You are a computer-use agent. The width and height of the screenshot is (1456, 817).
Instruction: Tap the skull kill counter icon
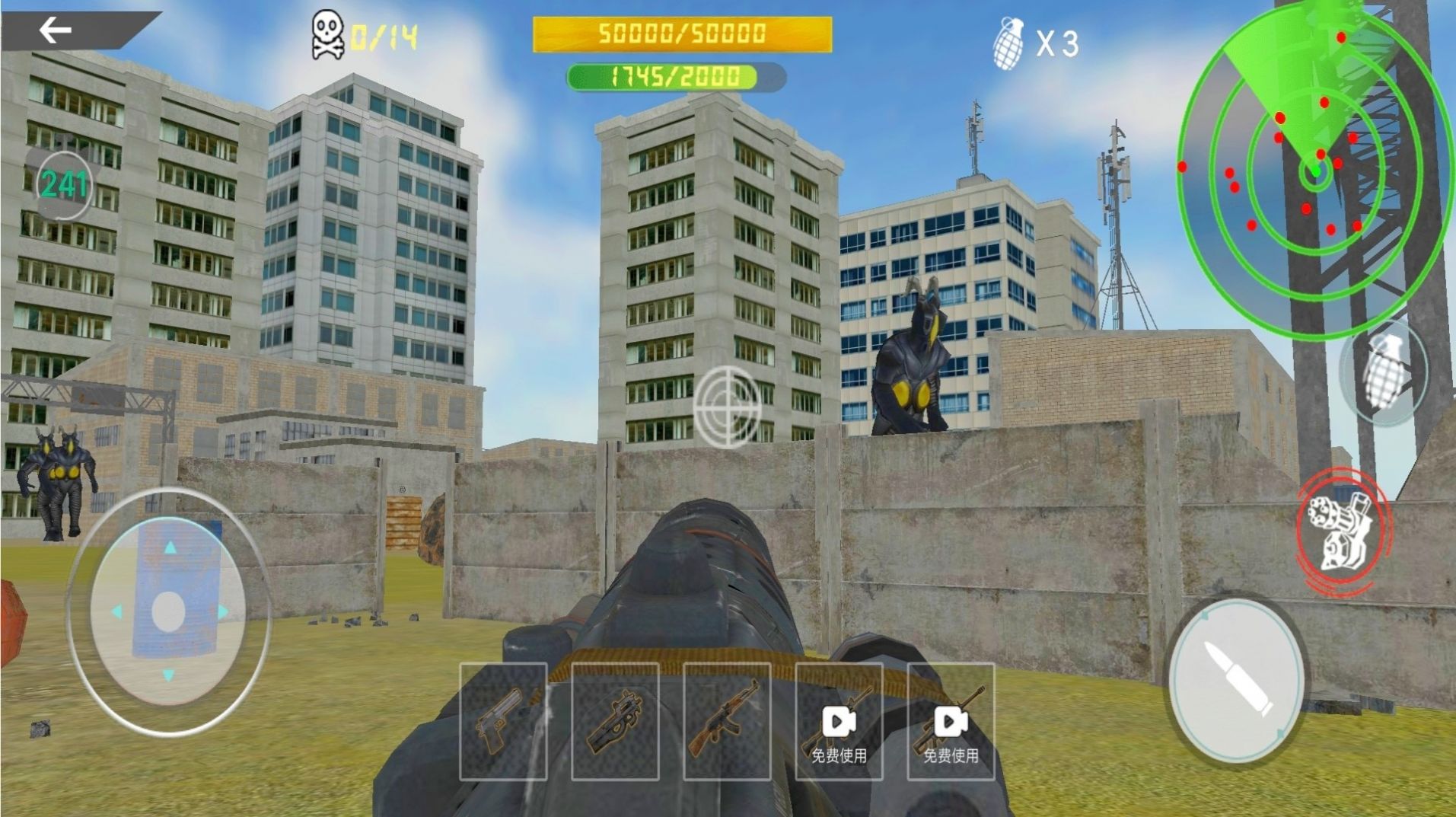(329, 34)
